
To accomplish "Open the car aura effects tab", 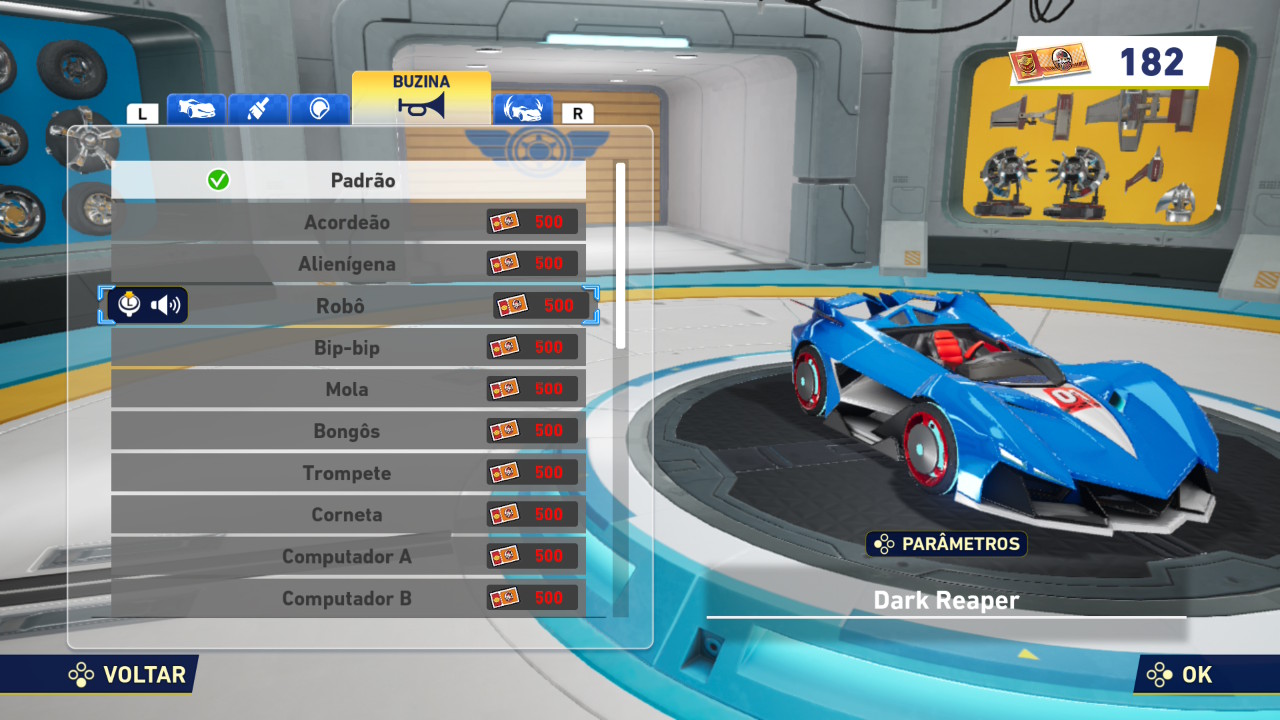I will 522,109.
